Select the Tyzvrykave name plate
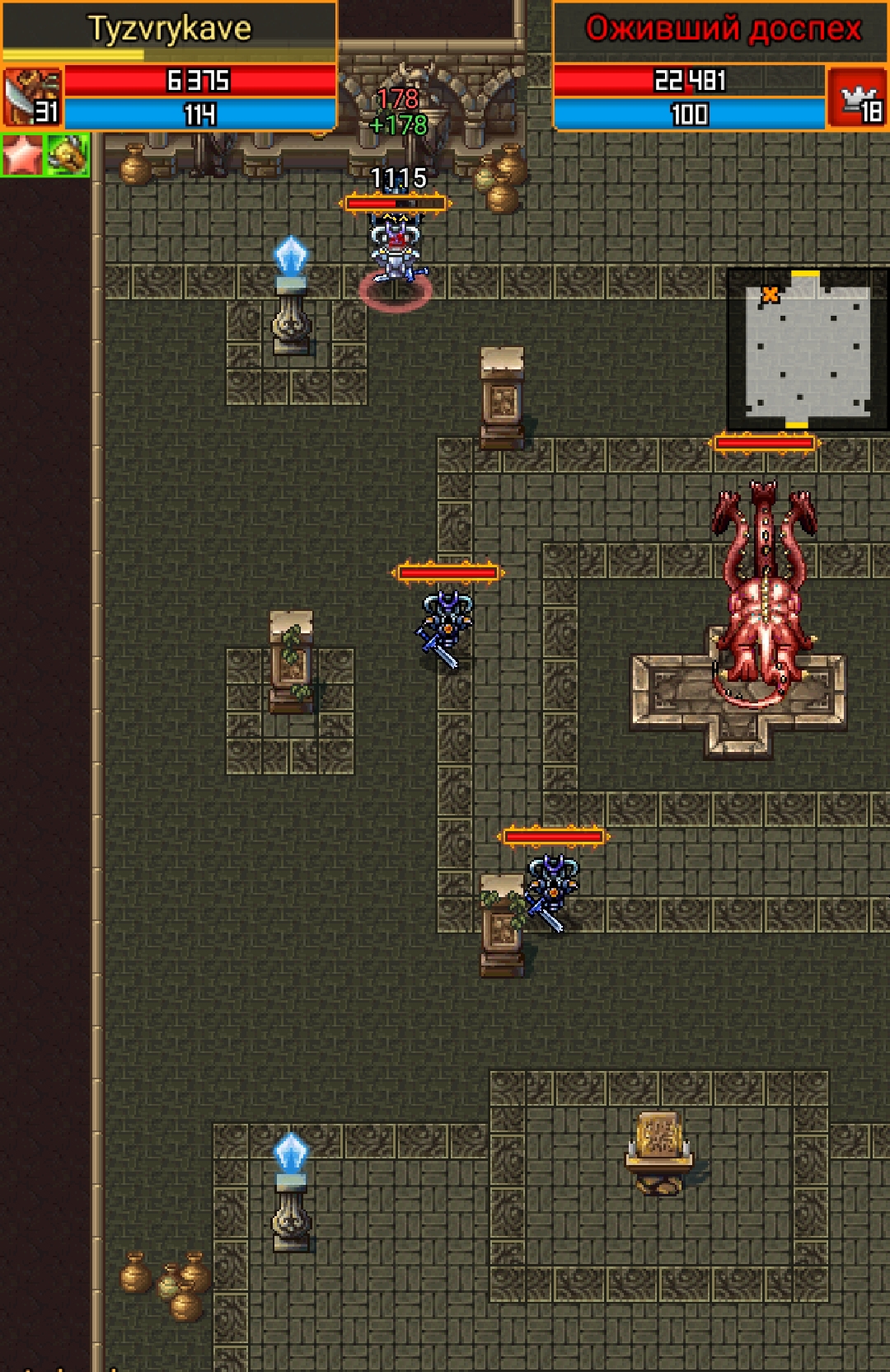This screenshot has width=890, height=1372. click(170, 30)
